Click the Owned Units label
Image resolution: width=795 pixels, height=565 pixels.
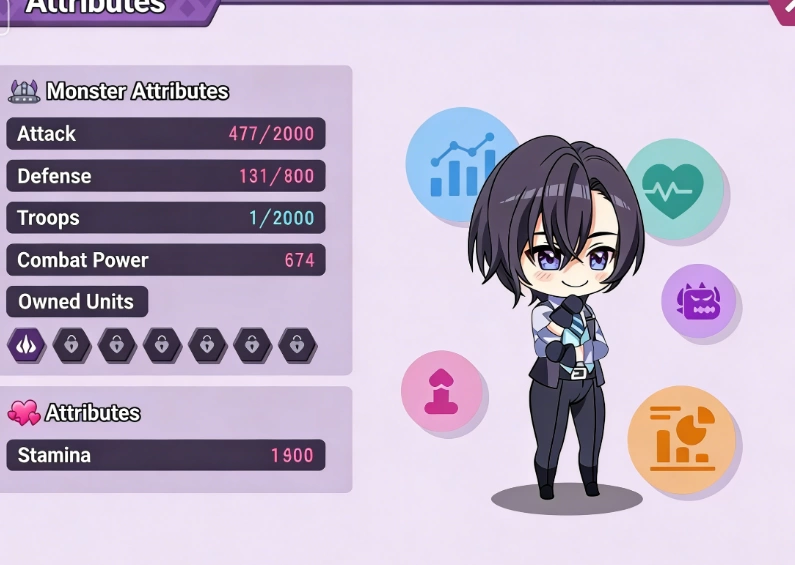point(76,302)
